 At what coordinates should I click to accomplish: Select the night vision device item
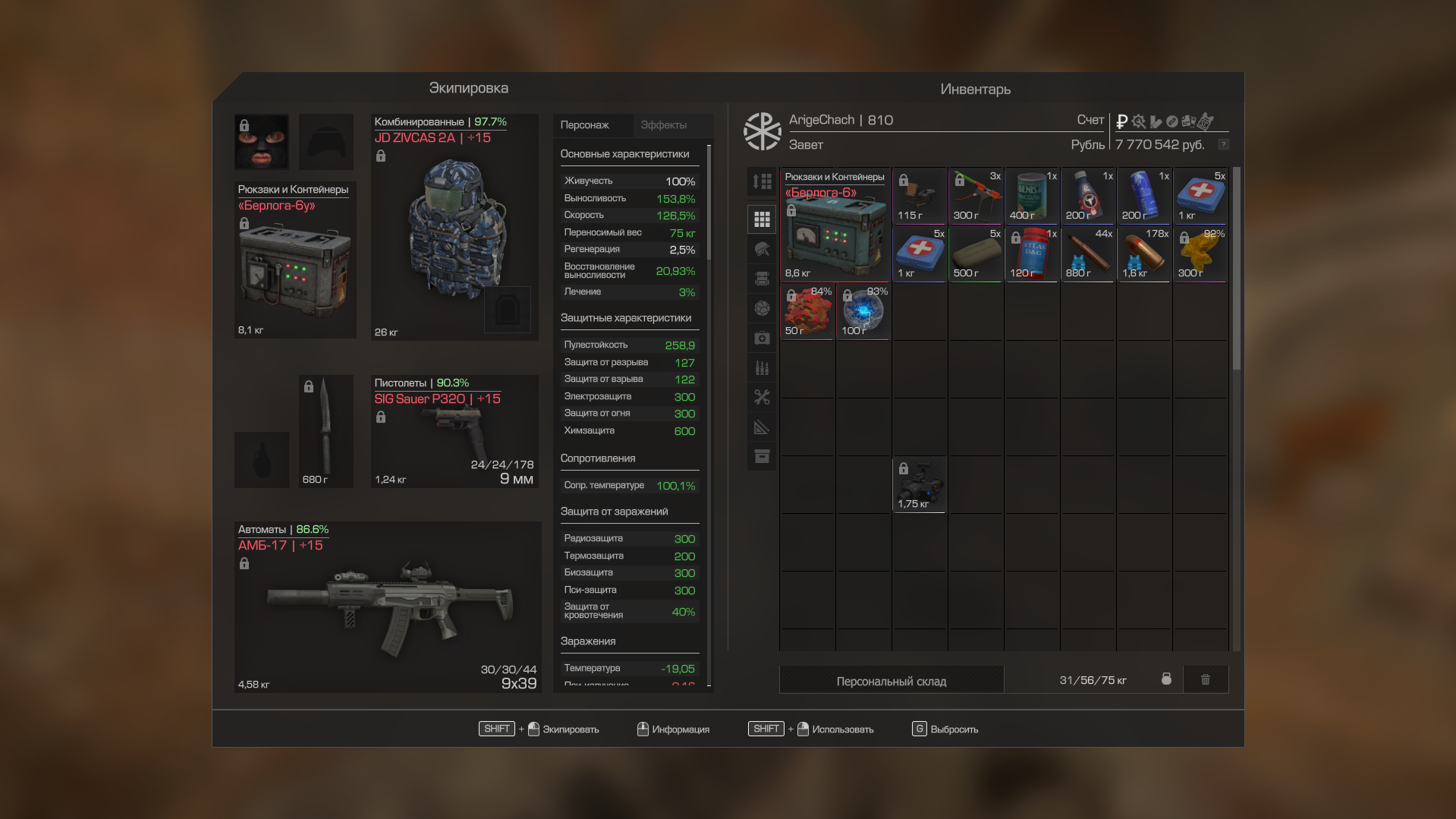click(920, 484)
